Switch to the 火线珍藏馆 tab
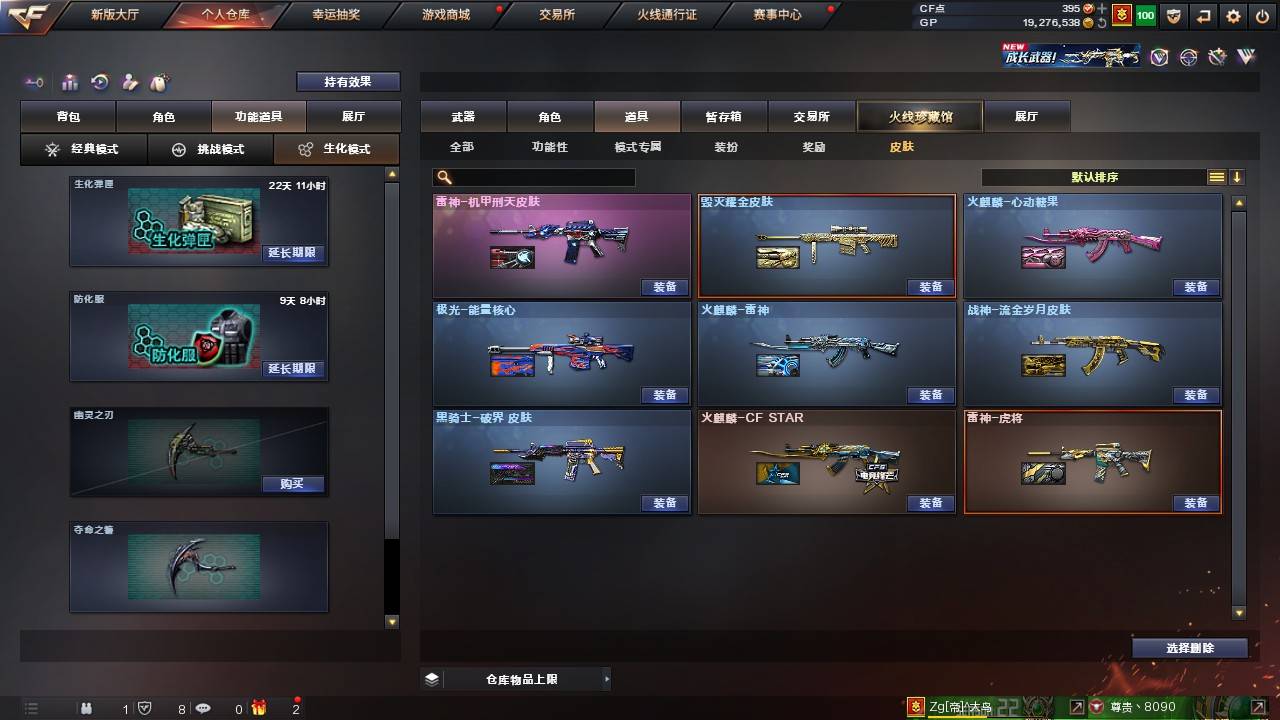 coord(919,116)
